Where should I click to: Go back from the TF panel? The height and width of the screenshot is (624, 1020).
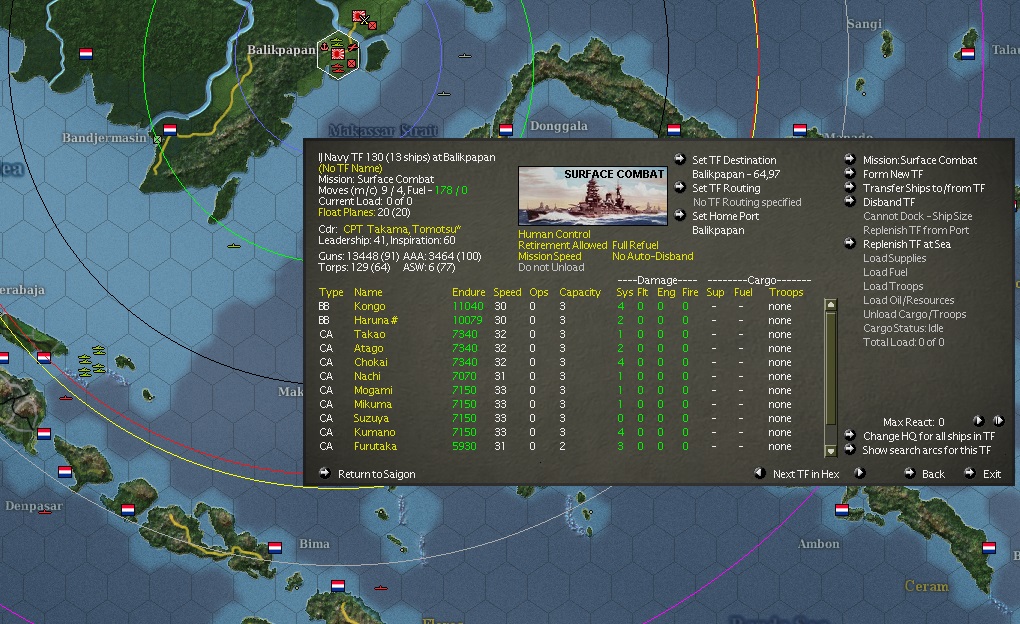[x=932, y=474]
